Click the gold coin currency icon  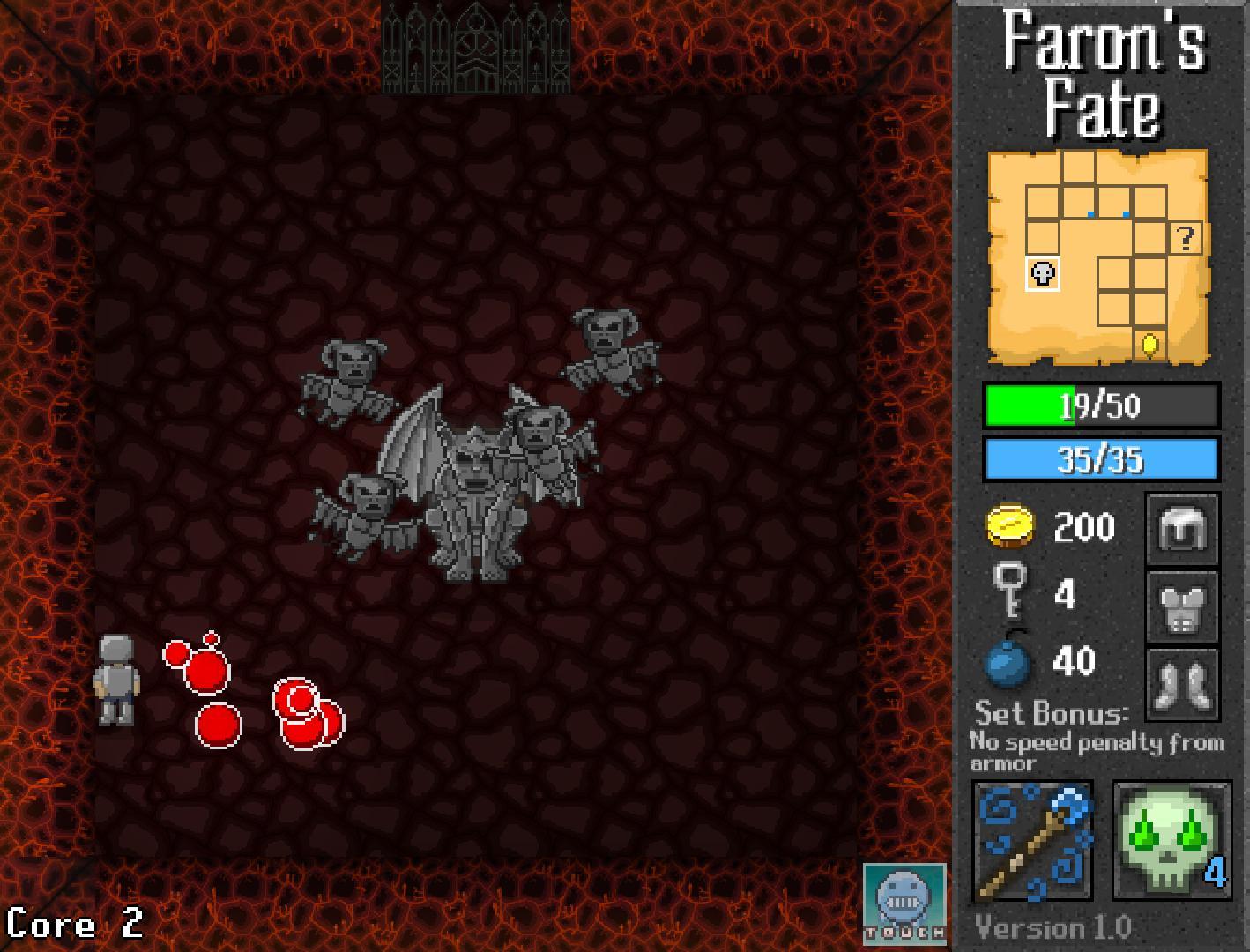coord(1010,527)
